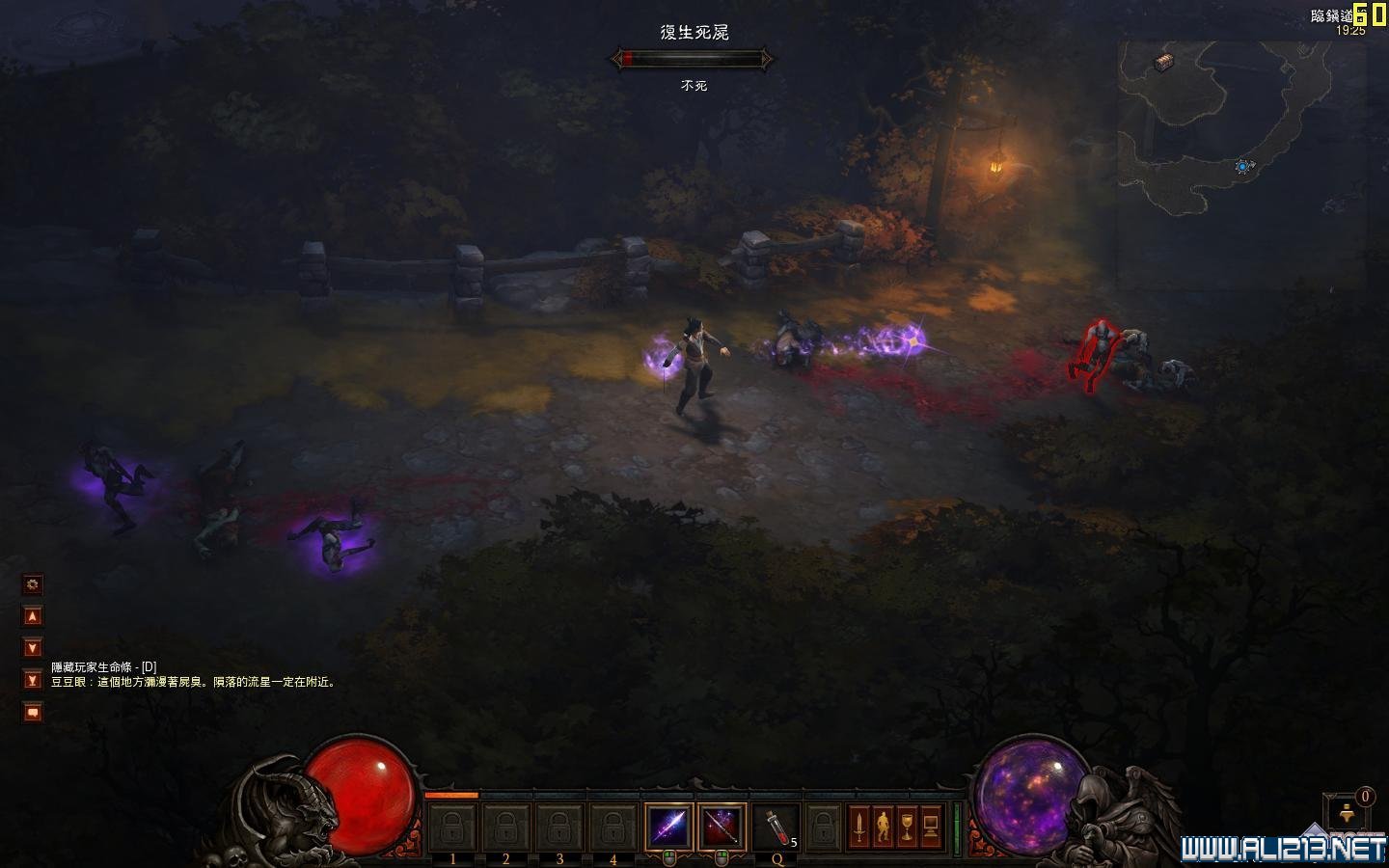The image size is (1389, 868).
Task: Jump to chat bottom with double-arrow button
Action: click(x=33, y=680)
